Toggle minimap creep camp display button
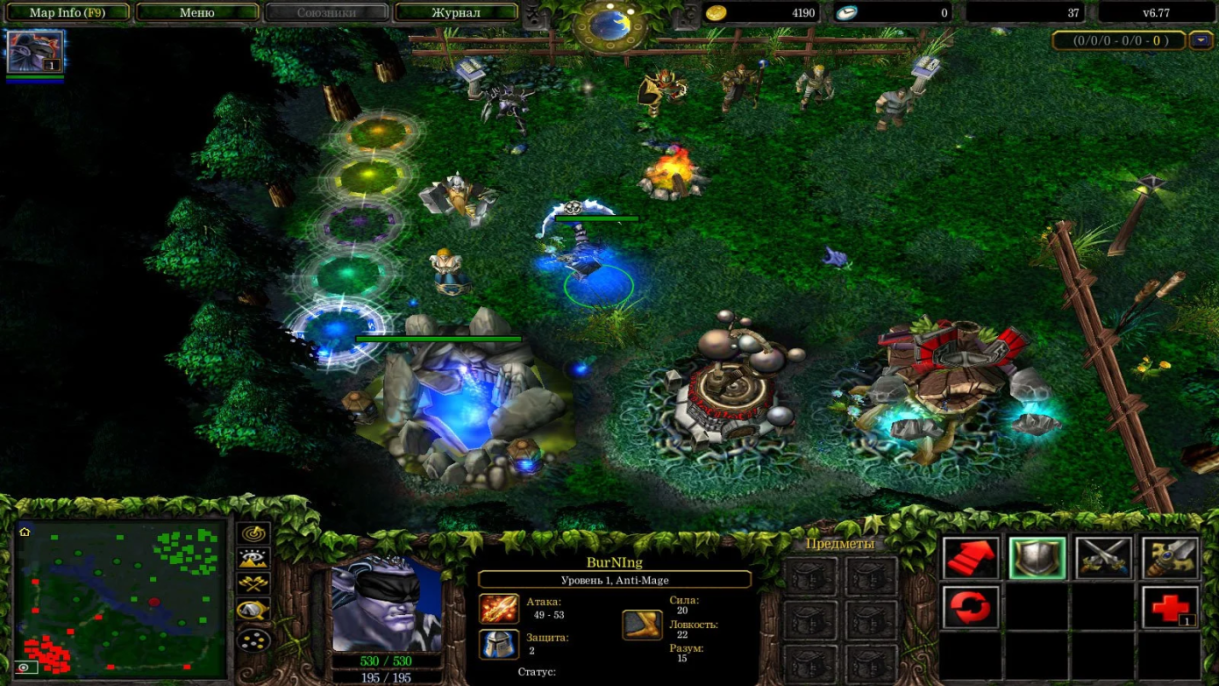This screenshot has height=686, width=1219. pos(254,611)
